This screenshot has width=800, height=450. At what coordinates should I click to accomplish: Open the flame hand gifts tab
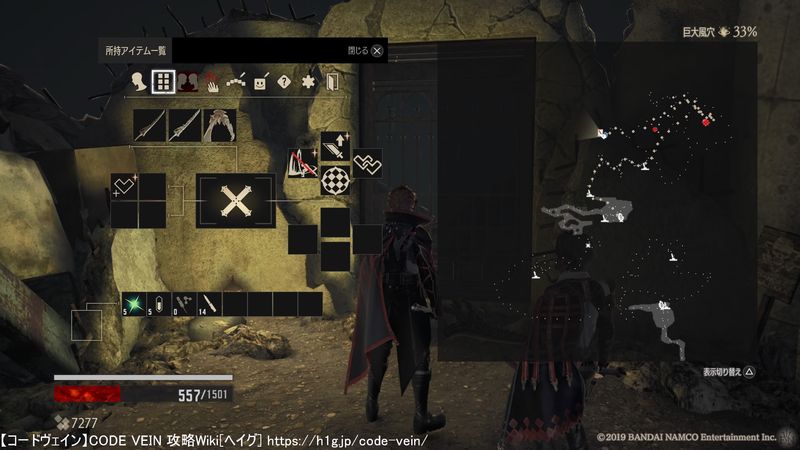click(x=212, y=84)
